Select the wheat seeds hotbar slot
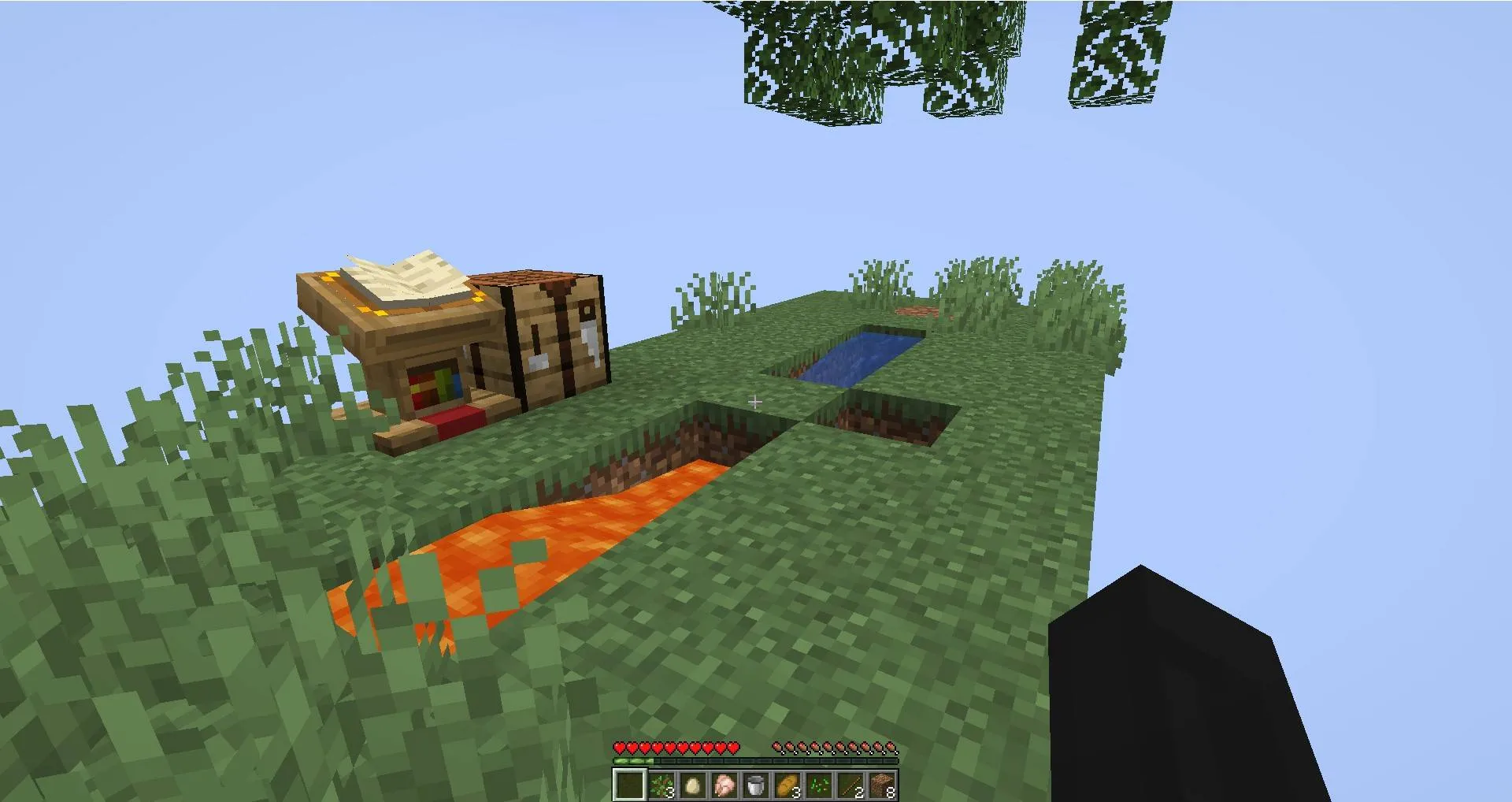1512x802 pixels. pos(818,785)
